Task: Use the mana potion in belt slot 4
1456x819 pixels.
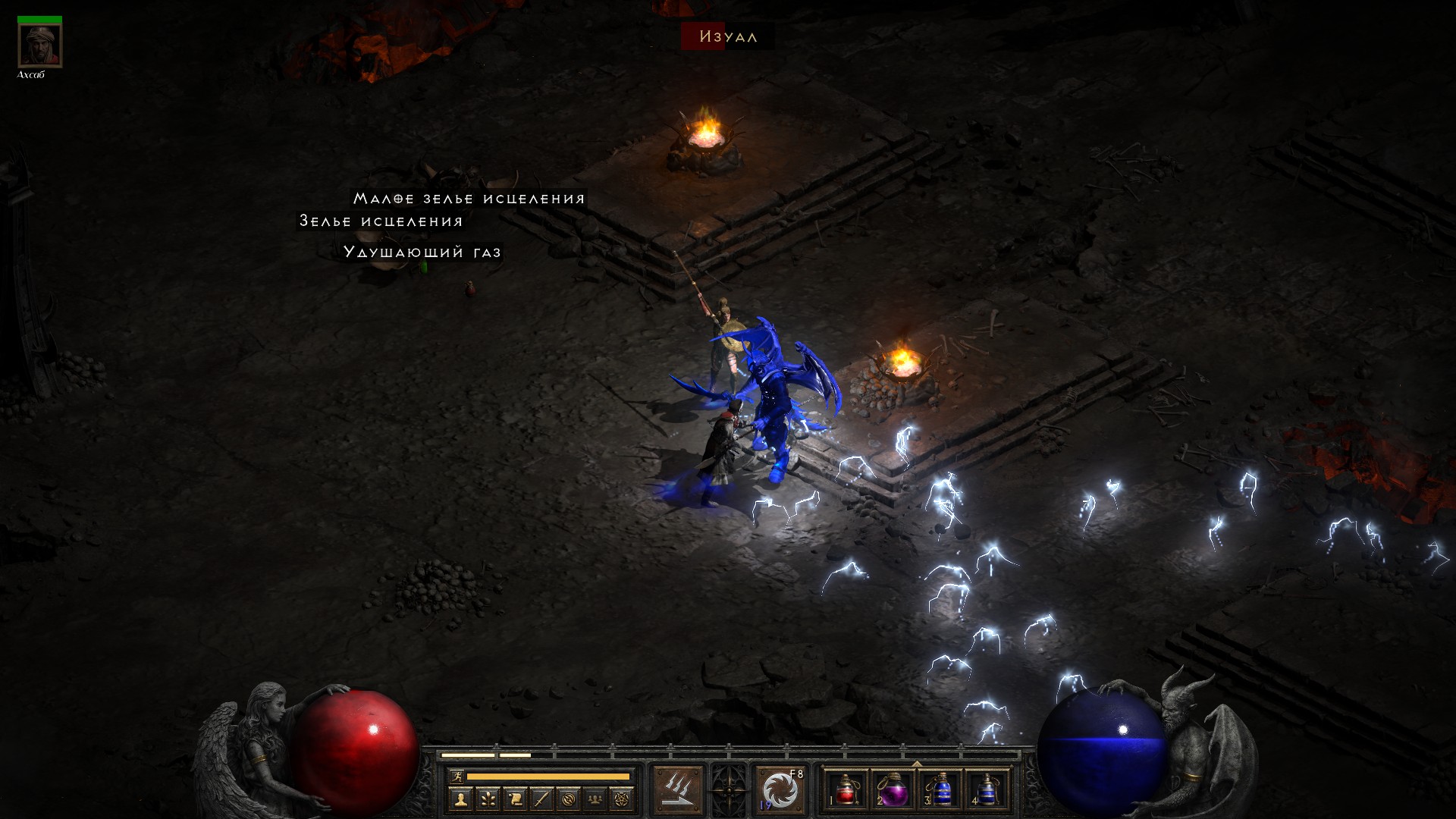Action: [x=985, y=789]
